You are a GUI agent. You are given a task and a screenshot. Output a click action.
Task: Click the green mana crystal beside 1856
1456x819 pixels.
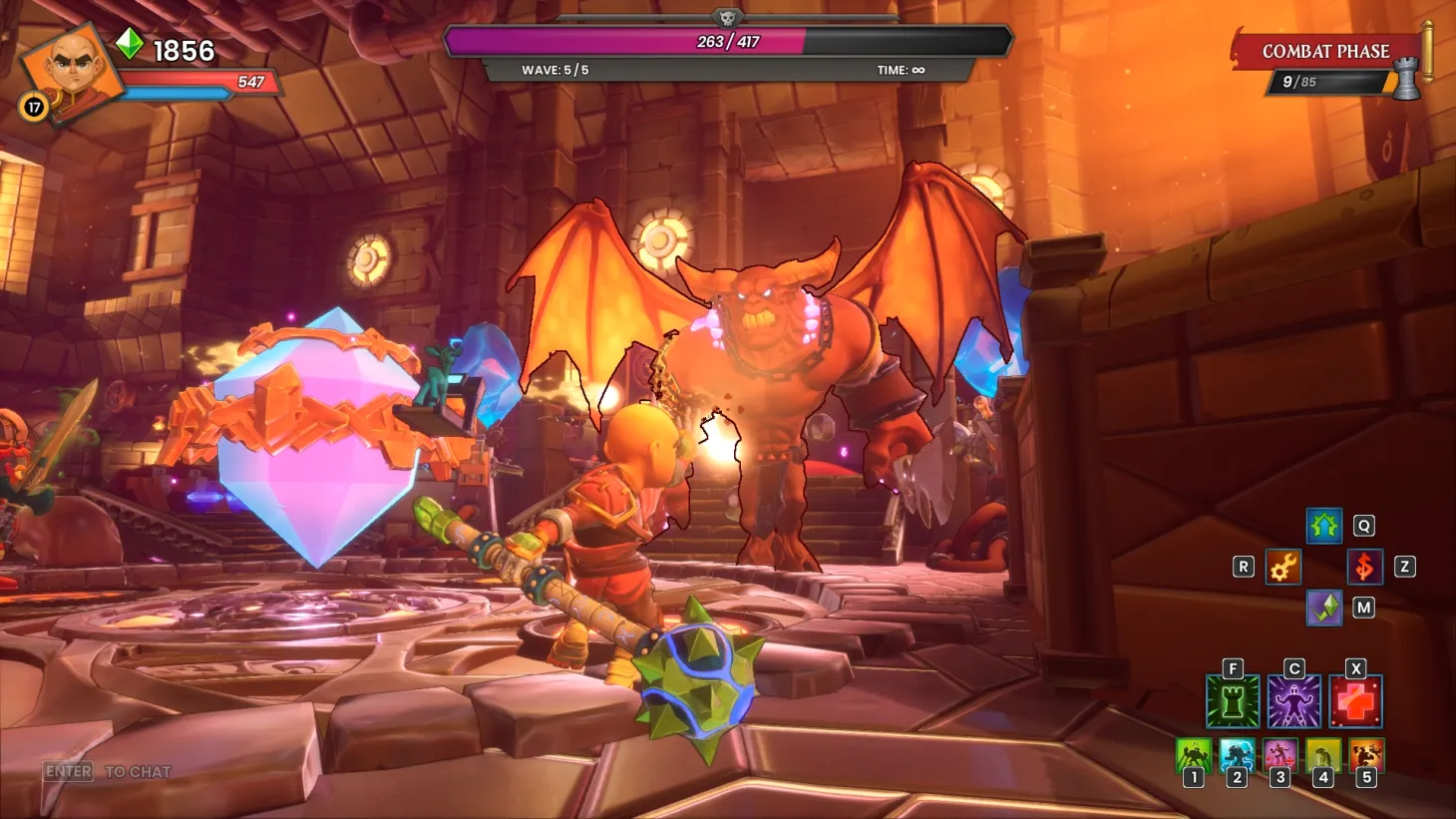128,45
